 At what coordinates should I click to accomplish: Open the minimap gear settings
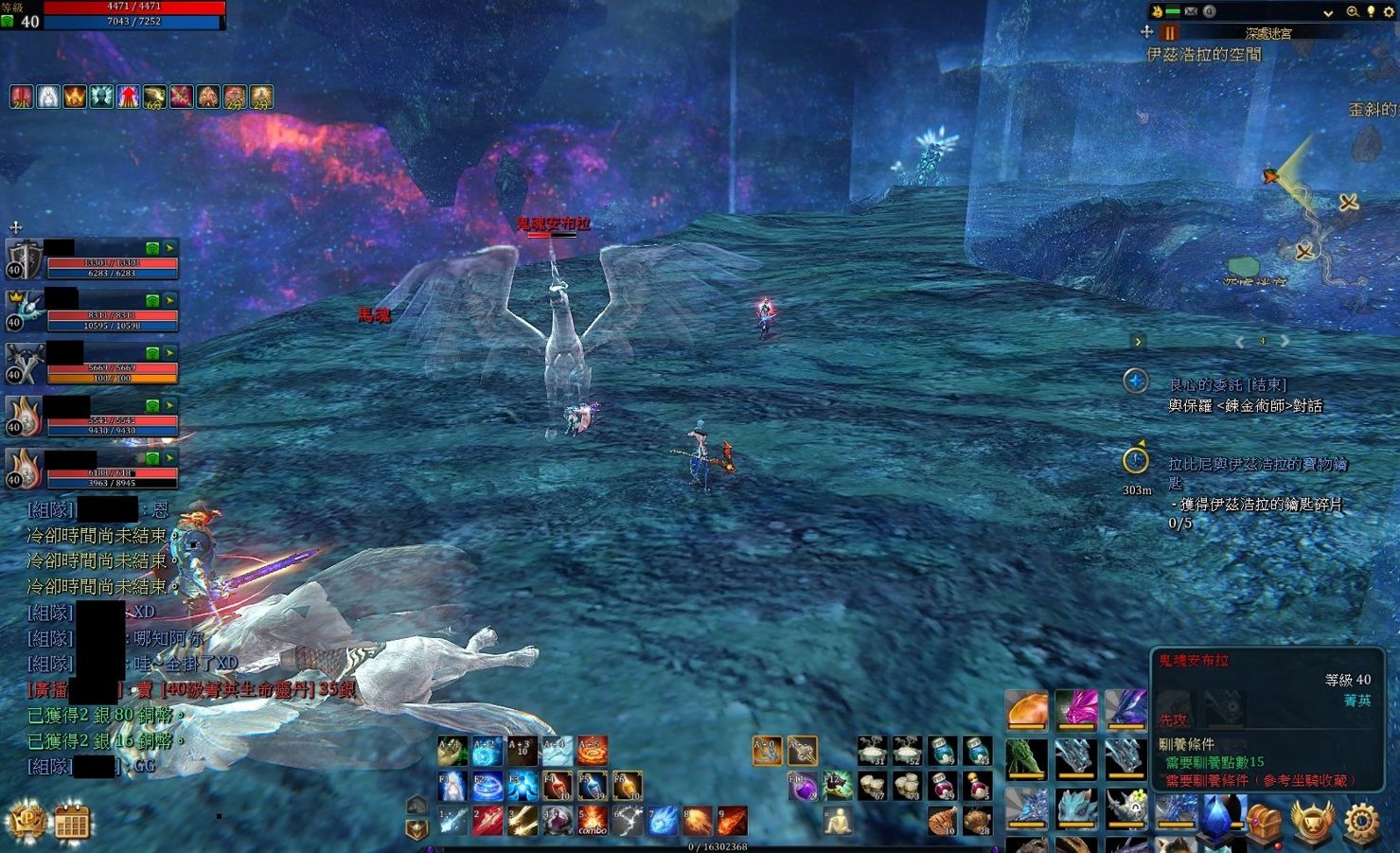(1389, 12)
